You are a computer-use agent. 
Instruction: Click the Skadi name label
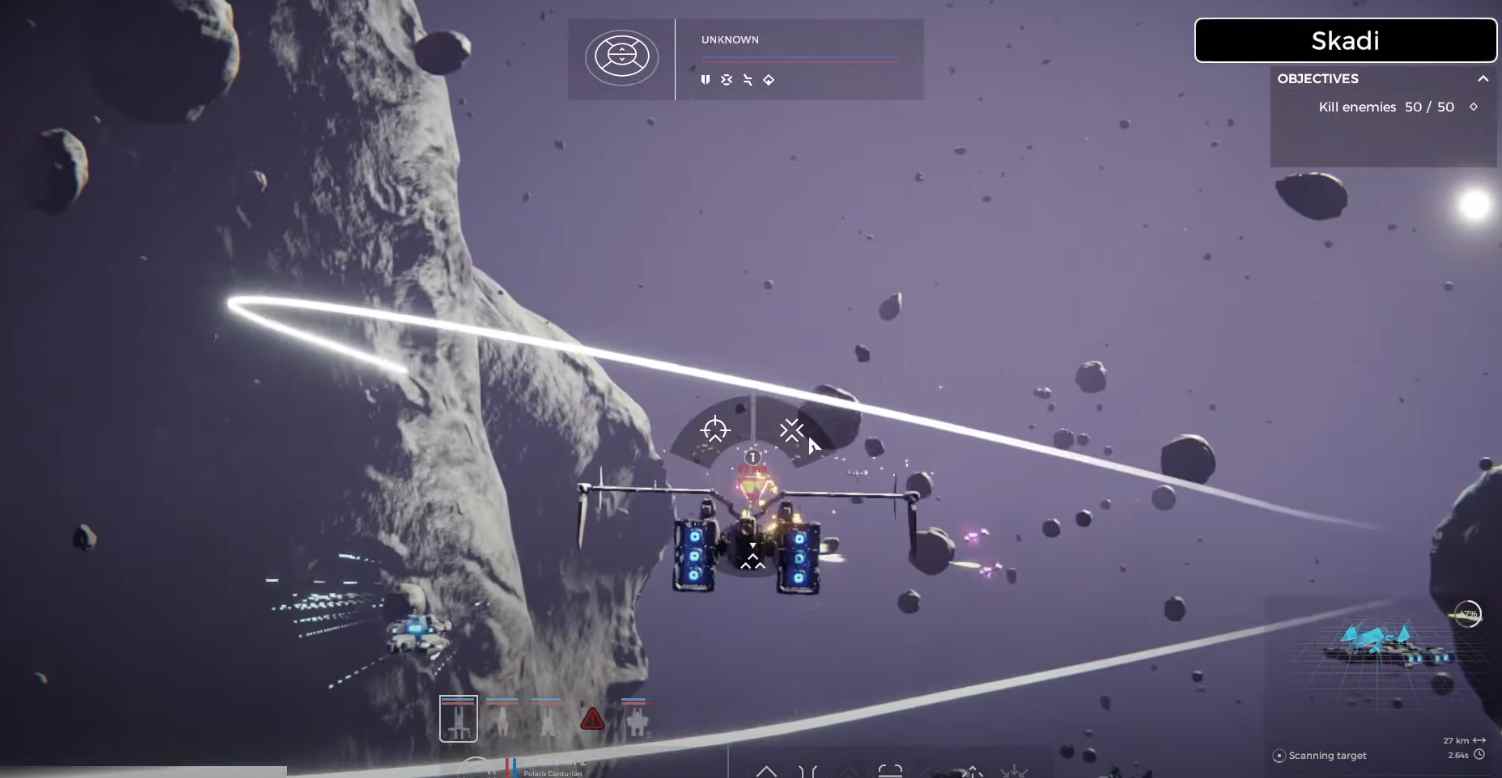click(1345, 41)
